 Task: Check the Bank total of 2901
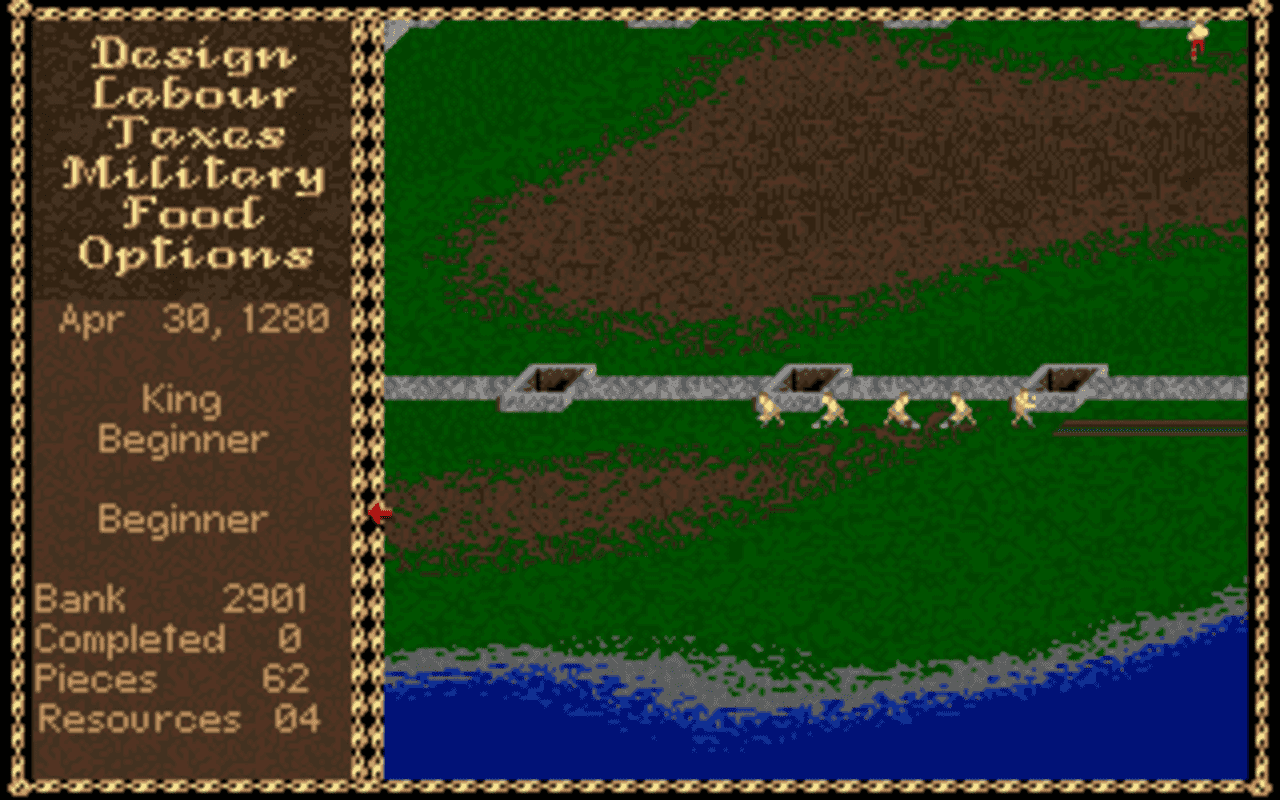170,600
